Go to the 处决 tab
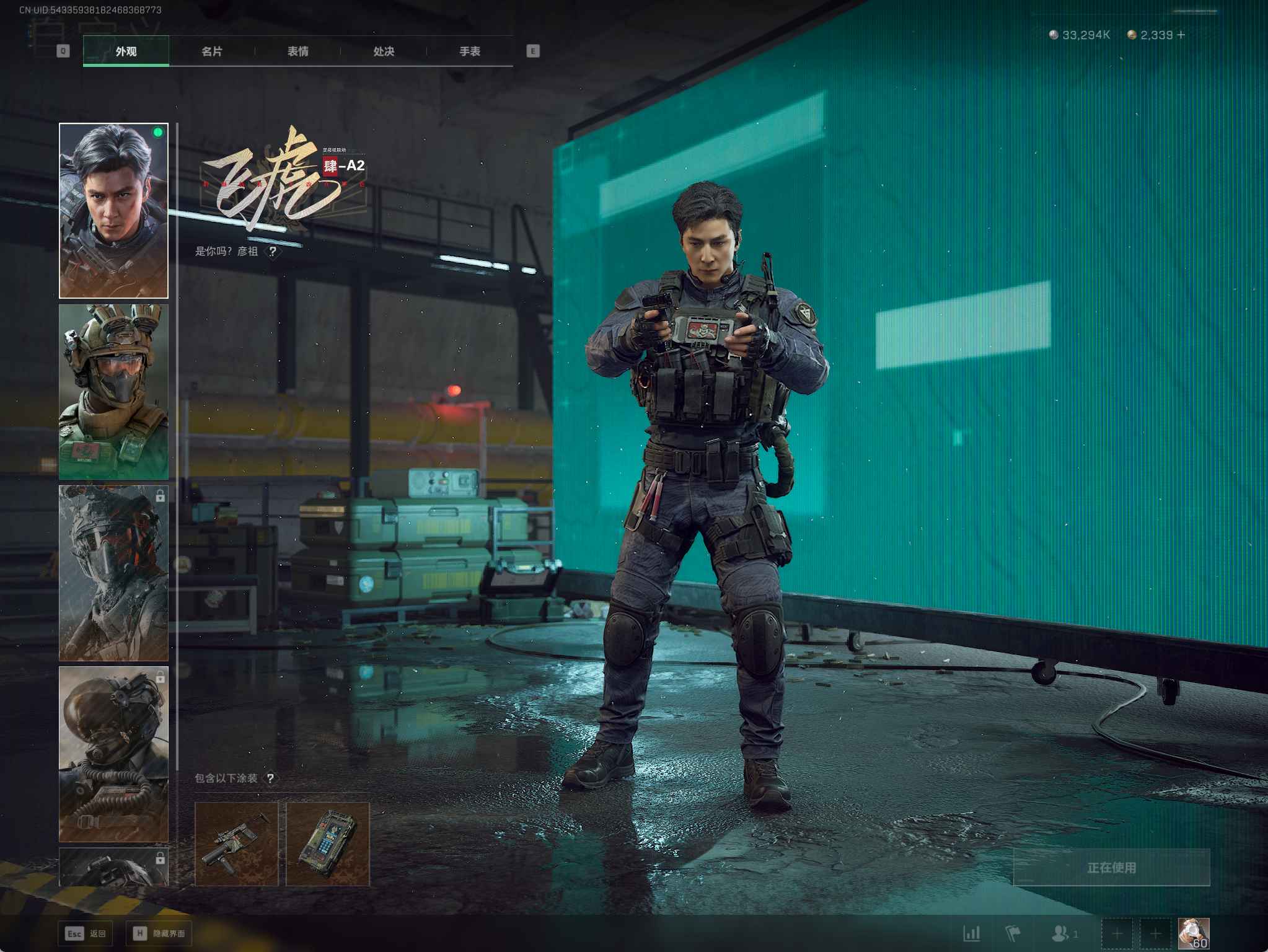This screenshot has width=1268, height=952. [x=384, y=51]
